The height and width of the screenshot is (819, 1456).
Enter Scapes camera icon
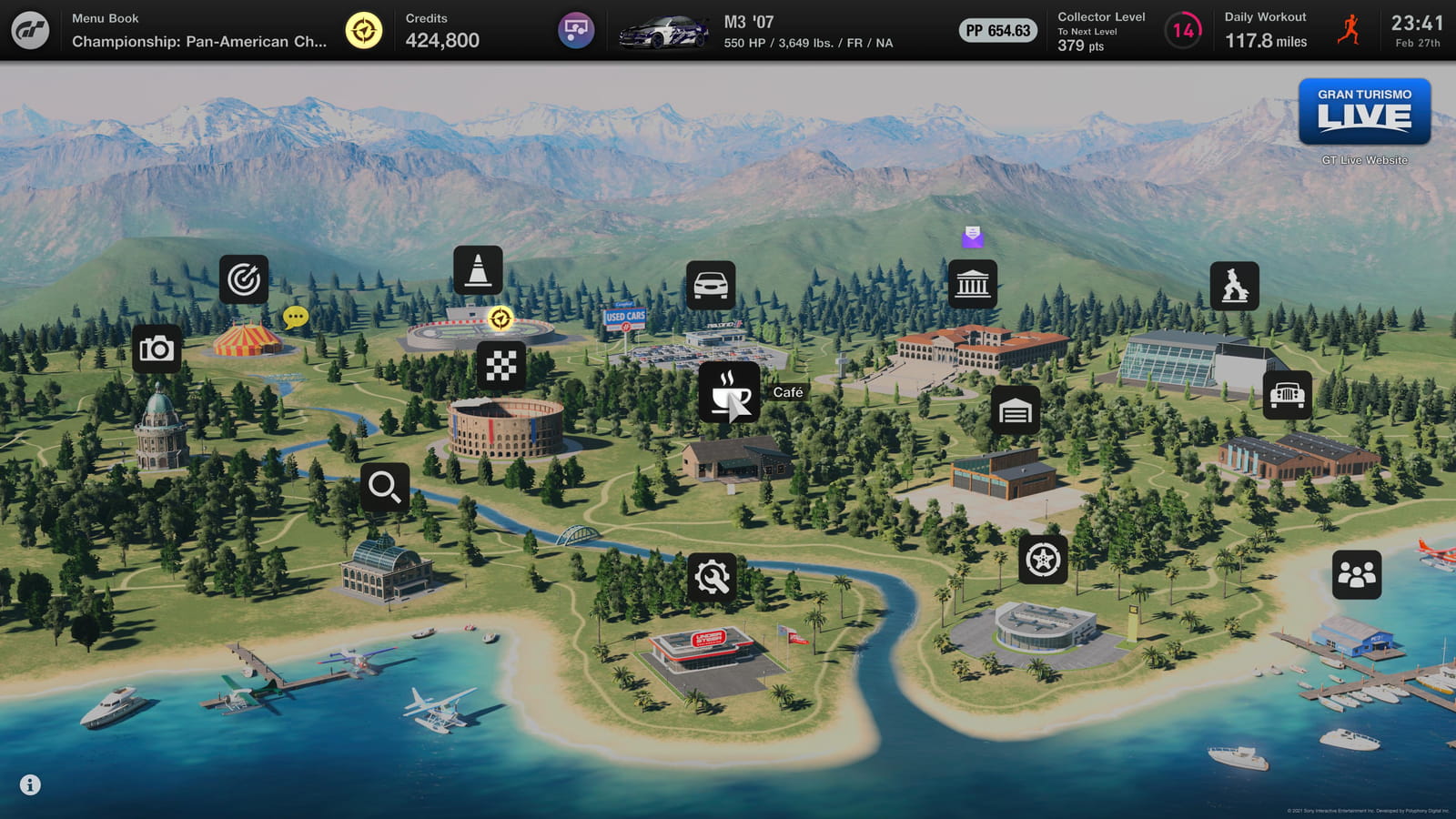[x=157, y=349]
